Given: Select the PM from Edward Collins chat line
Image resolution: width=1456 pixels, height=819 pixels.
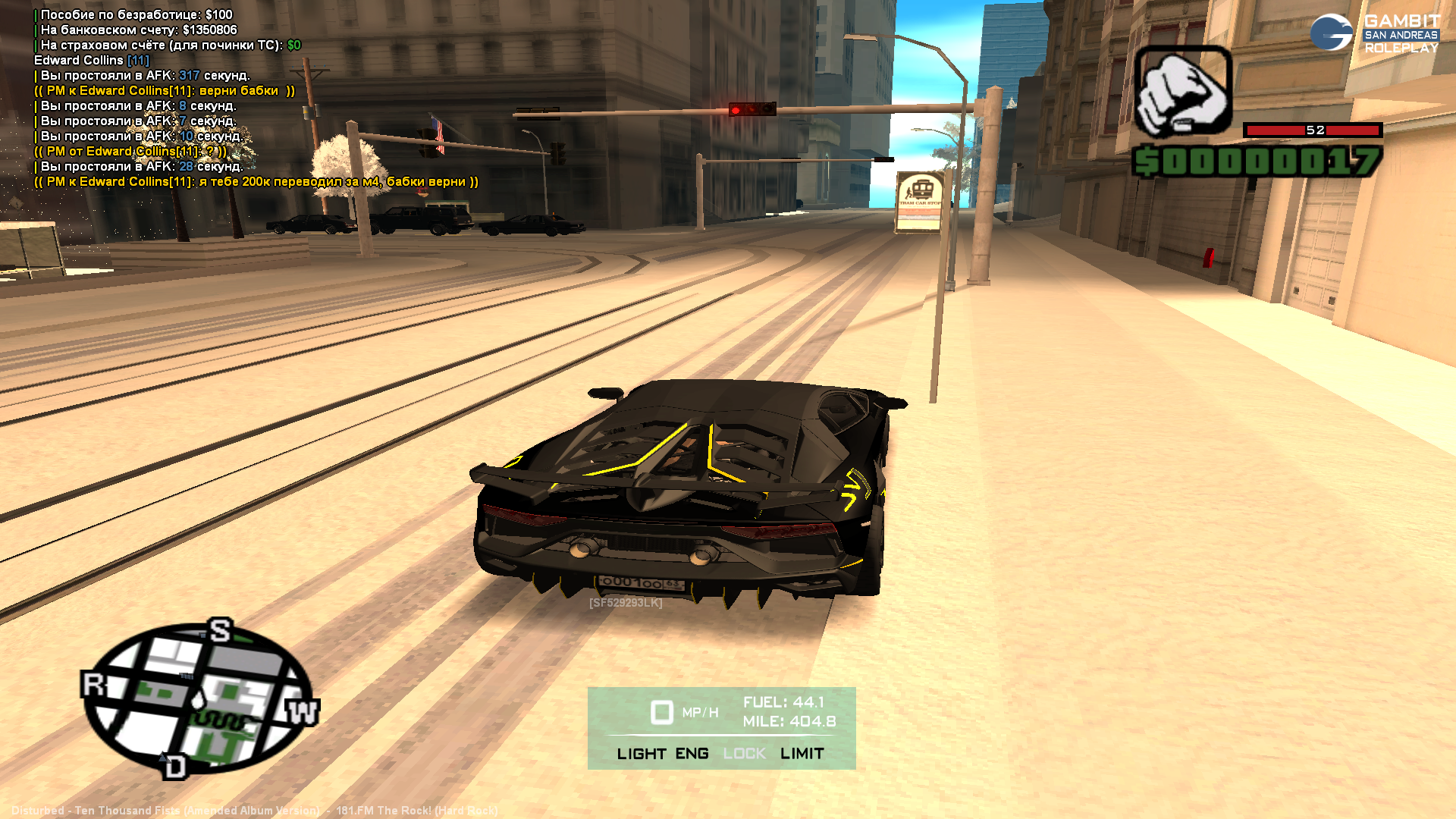Looking at the screenshot, I should [x=130, y=152].
